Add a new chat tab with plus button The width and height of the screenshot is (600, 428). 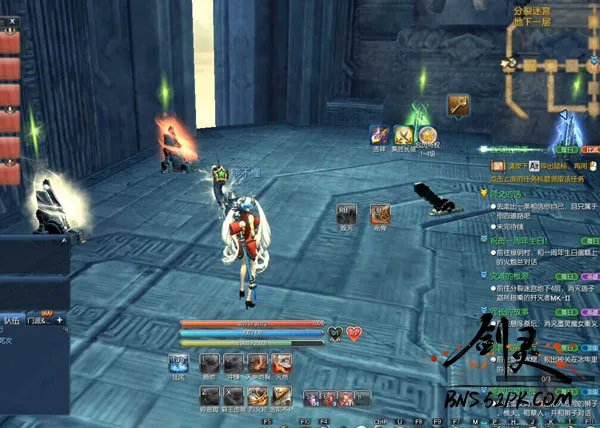pyautogui.click(x=59, y=320)
